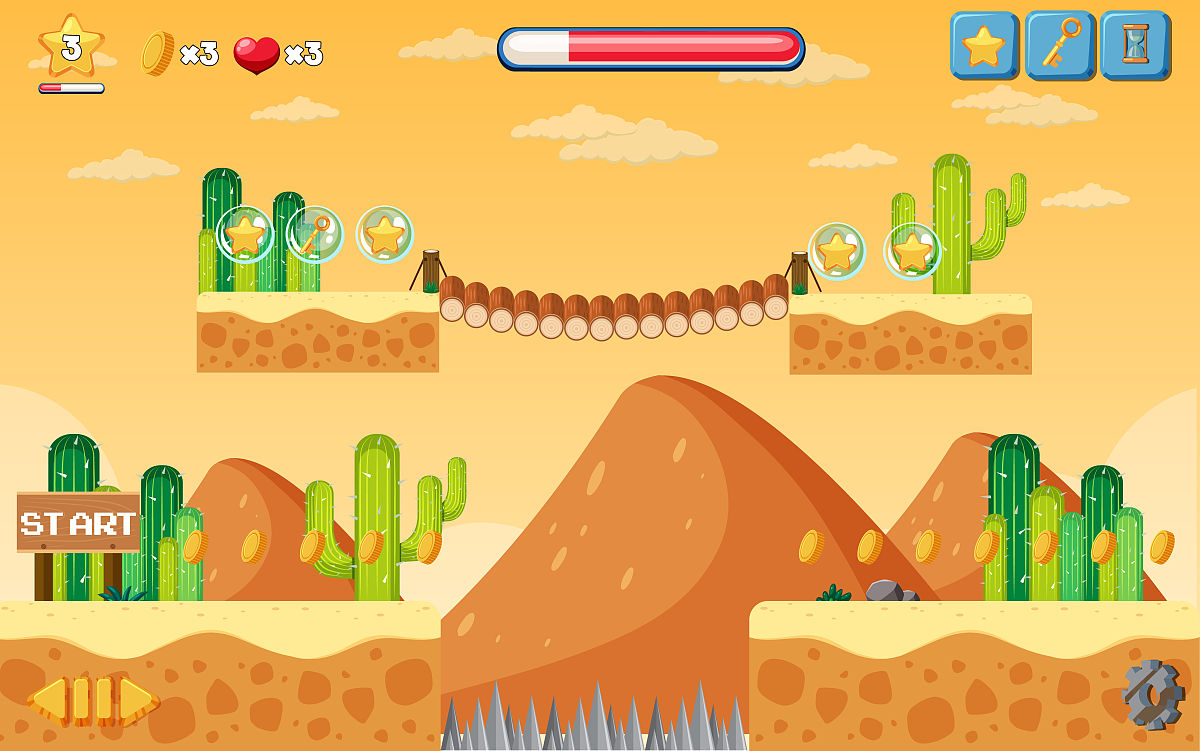The width and height of the screenshot is (1200, 751).
Task: Click the left arrow control
Action: click(48, 699)
